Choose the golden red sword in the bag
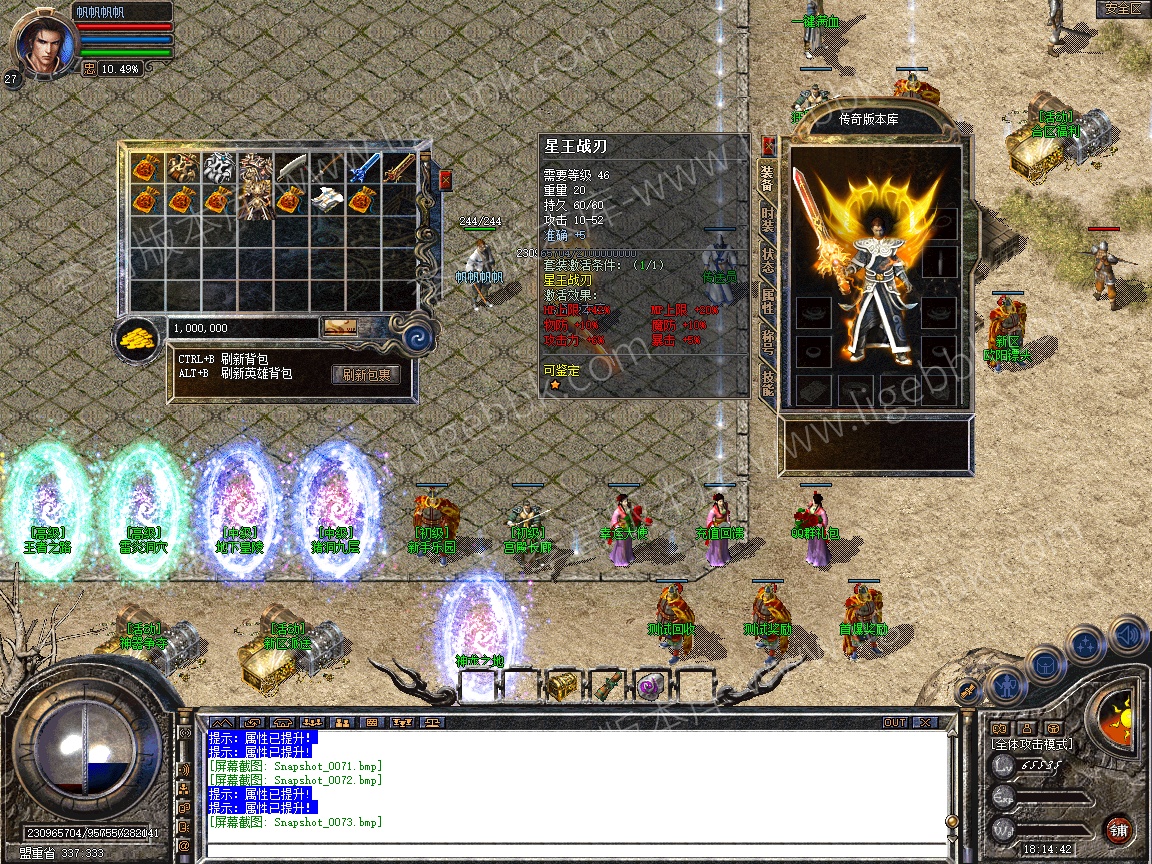 coord(400,168)
